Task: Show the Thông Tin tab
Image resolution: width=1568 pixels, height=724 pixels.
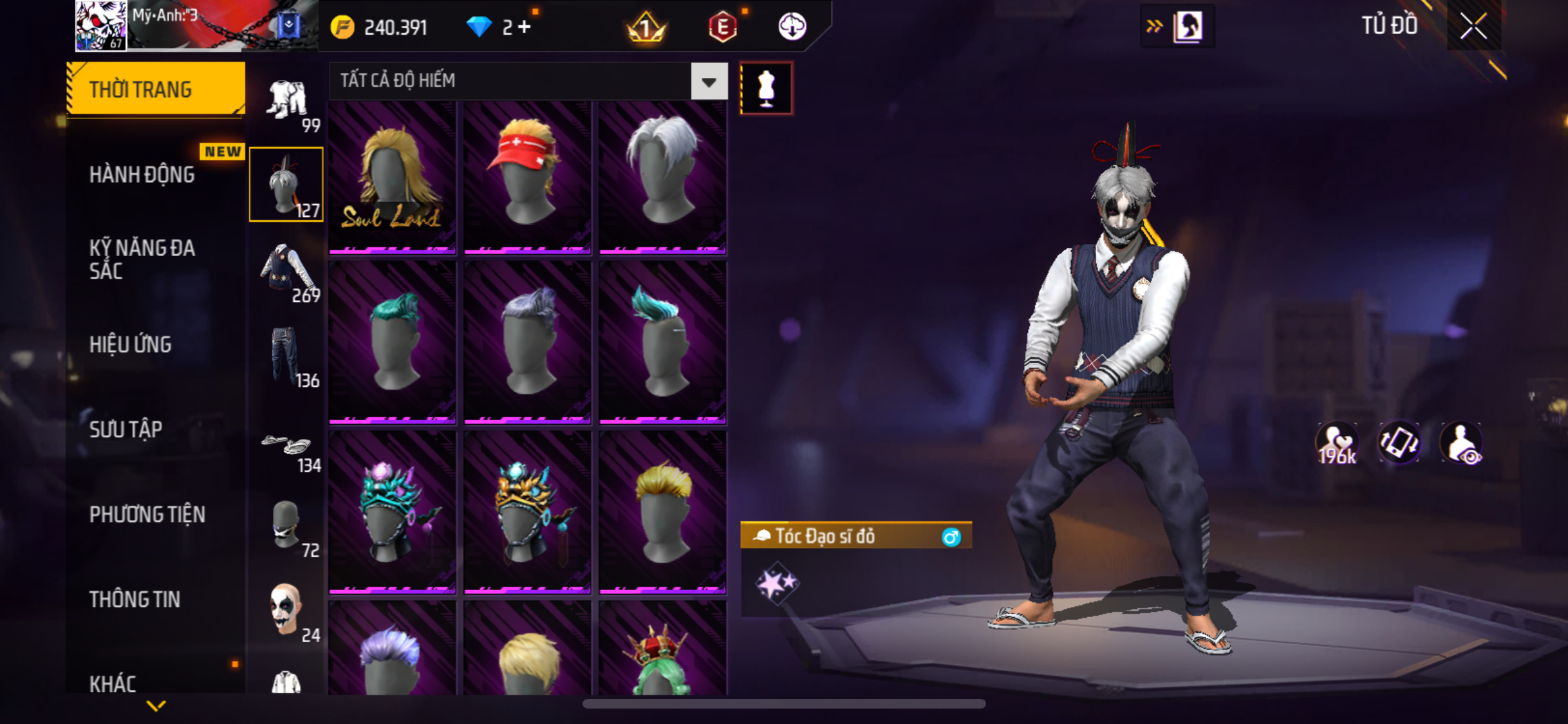Action: pyautogui.click(x=135, y=599)
